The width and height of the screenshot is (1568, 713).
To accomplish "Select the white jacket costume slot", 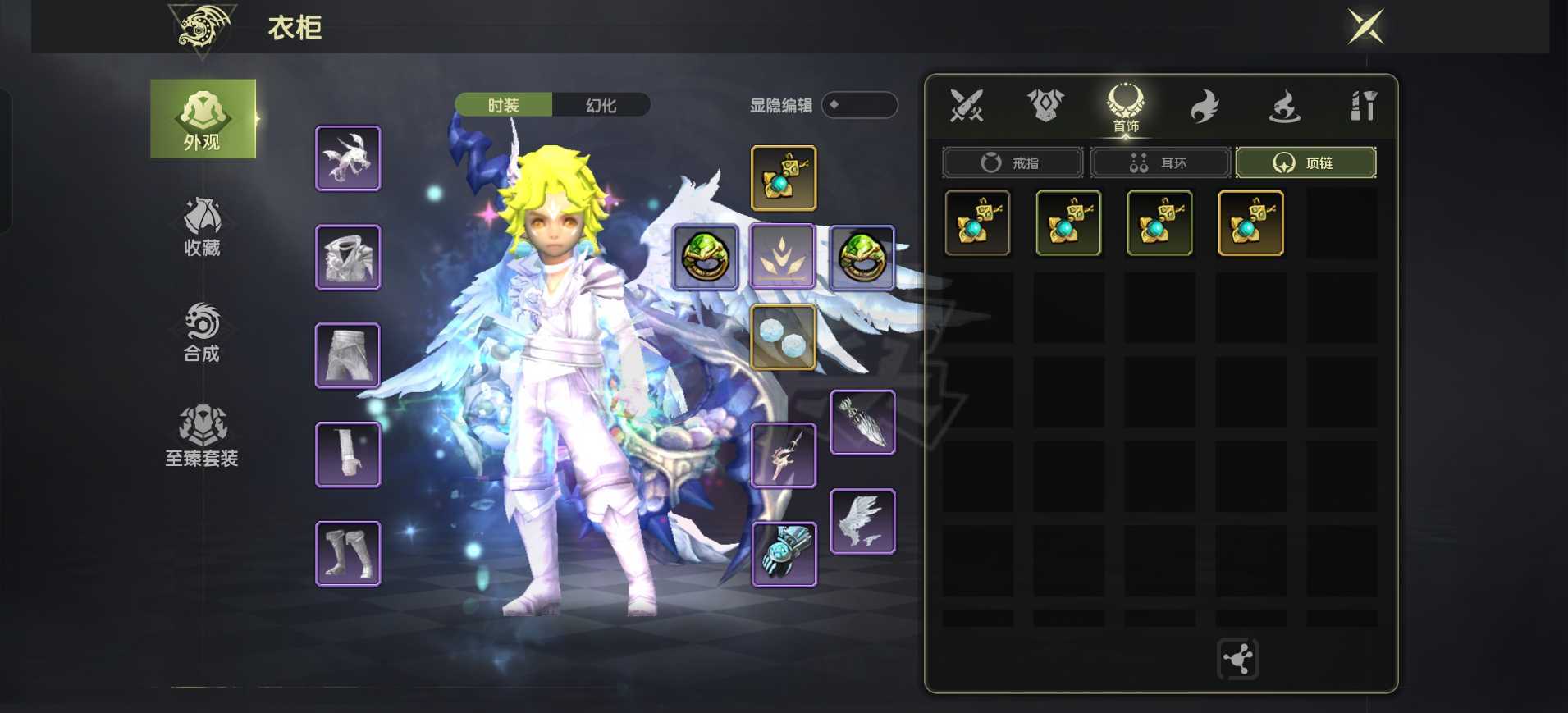I will point(348,257).
